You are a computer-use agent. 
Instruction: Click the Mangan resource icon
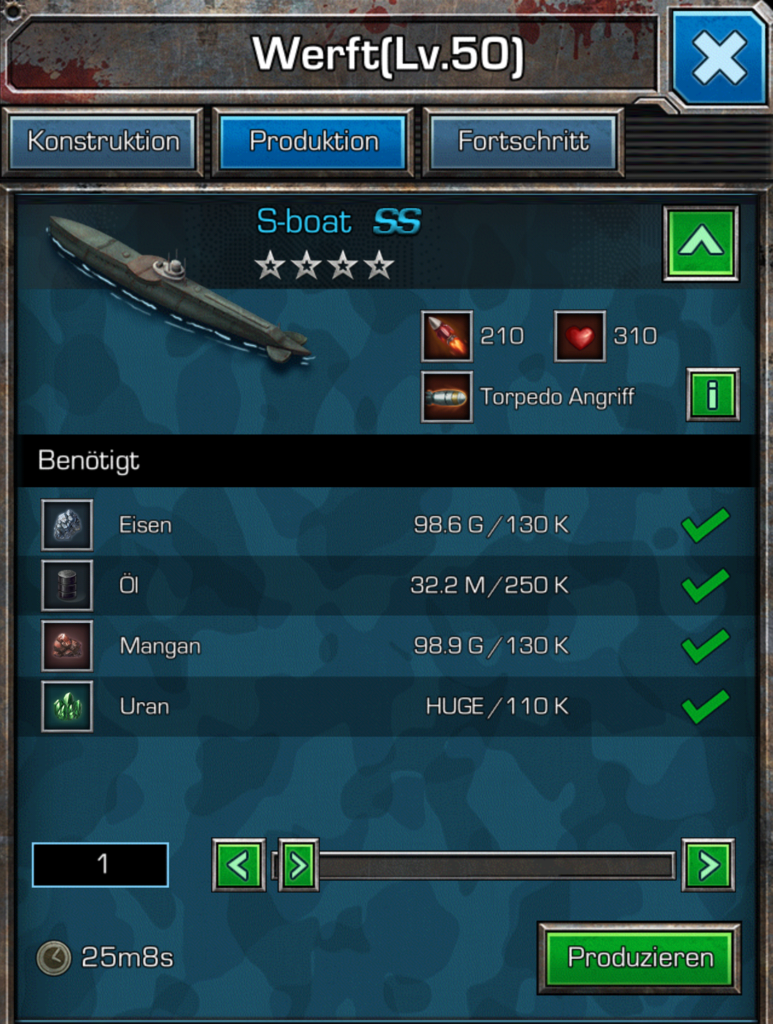67,646
